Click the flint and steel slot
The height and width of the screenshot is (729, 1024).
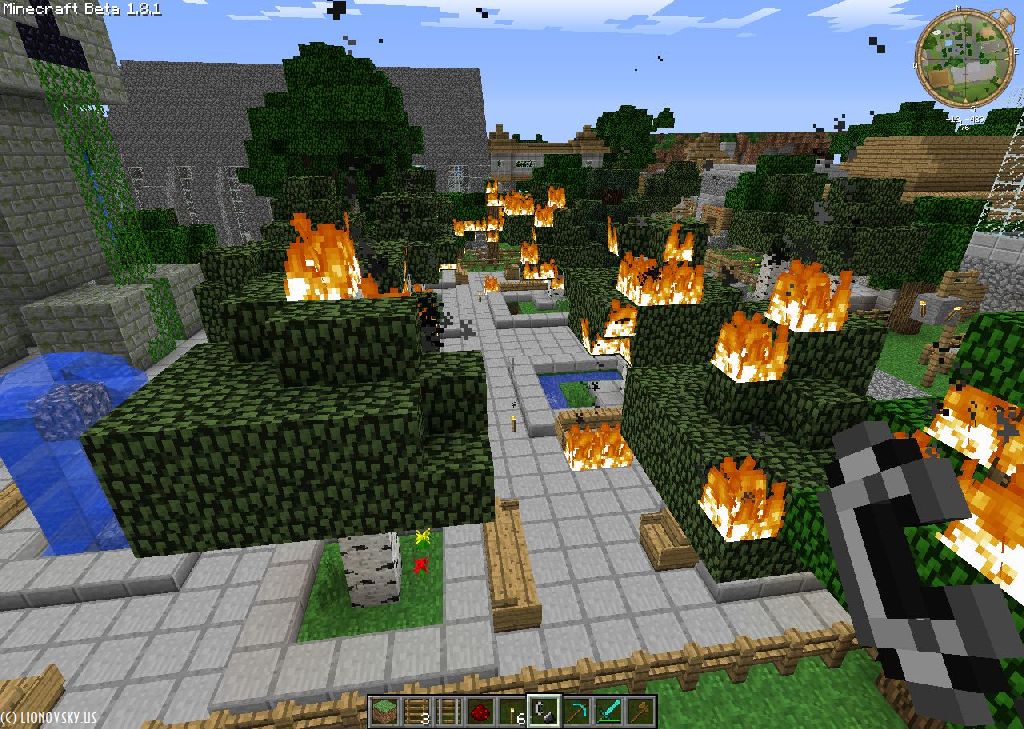coord(544,712)
